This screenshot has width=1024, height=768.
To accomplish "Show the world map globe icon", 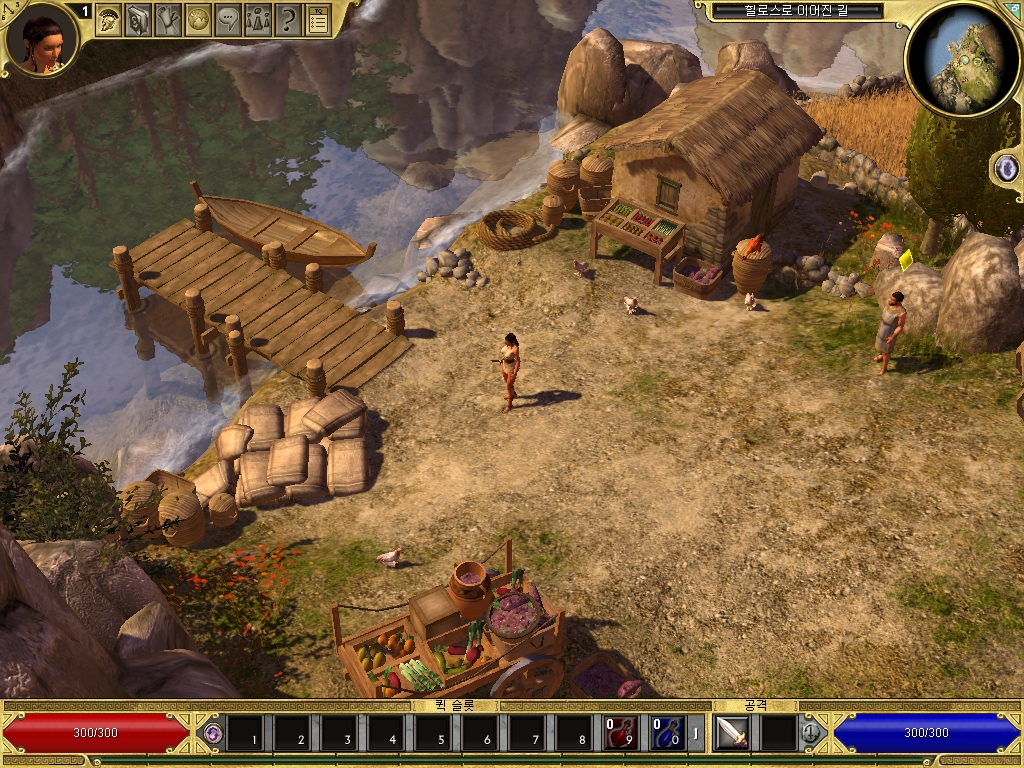I will 199,19.
